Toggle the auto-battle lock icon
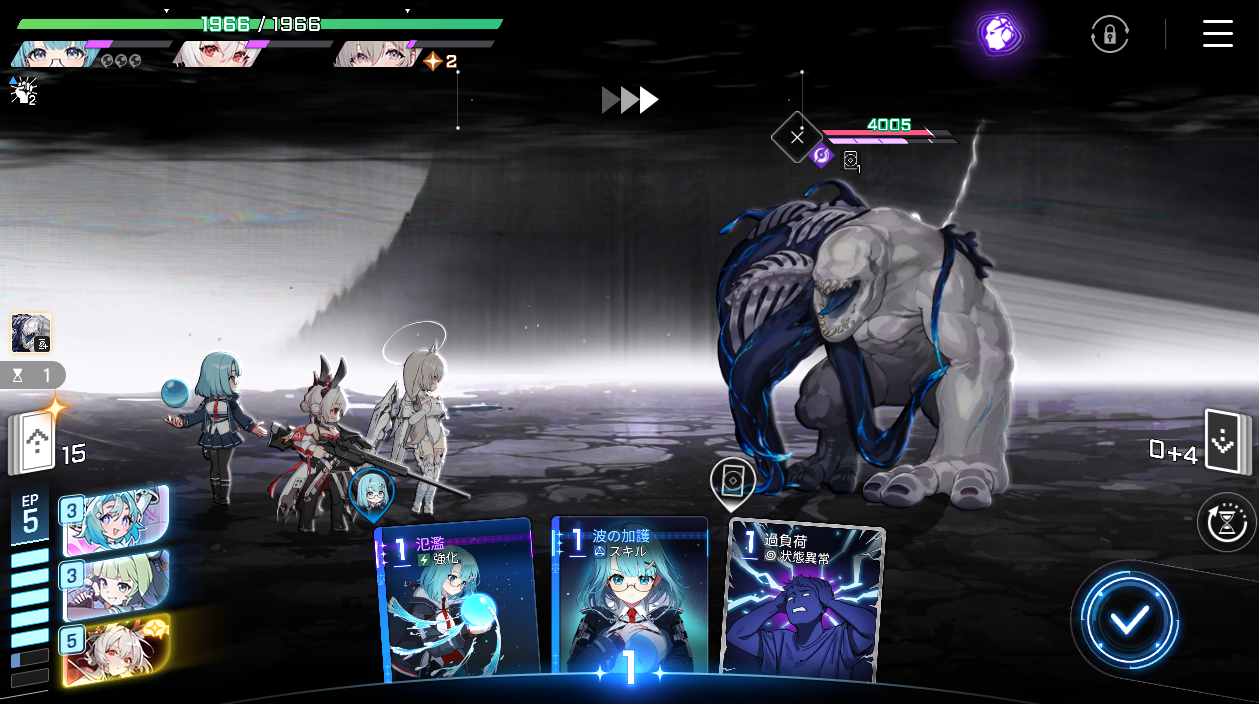 point(1109,35)
